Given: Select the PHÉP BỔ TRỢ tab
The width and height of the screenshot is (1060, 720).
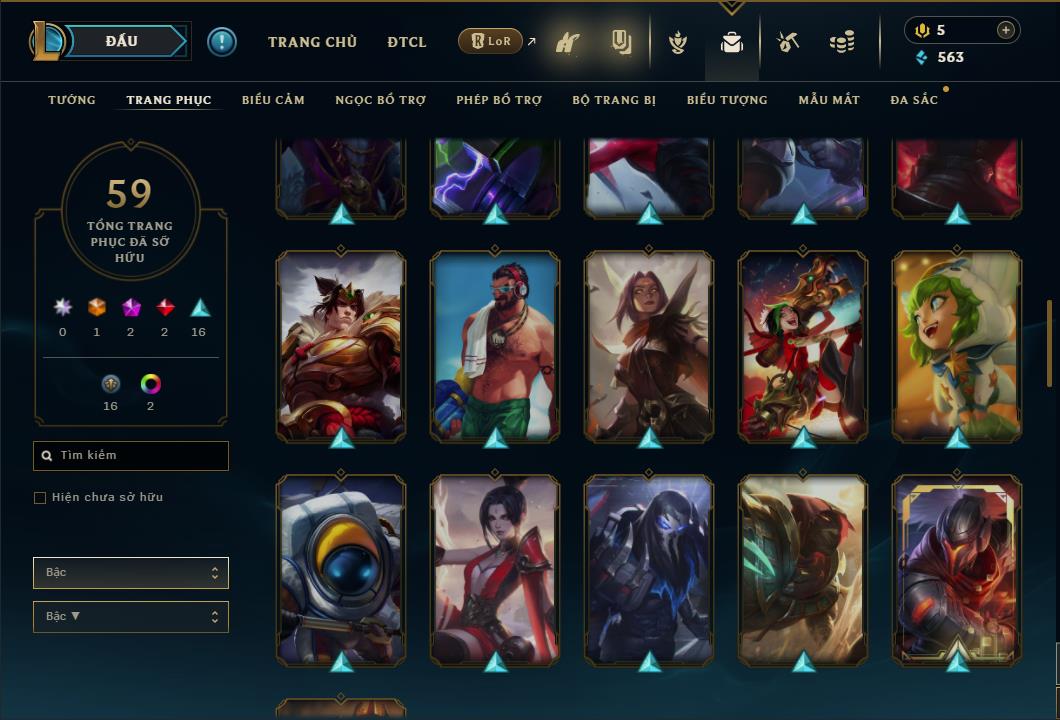Looking at the screenshot, I should click(x=499, y=100).
